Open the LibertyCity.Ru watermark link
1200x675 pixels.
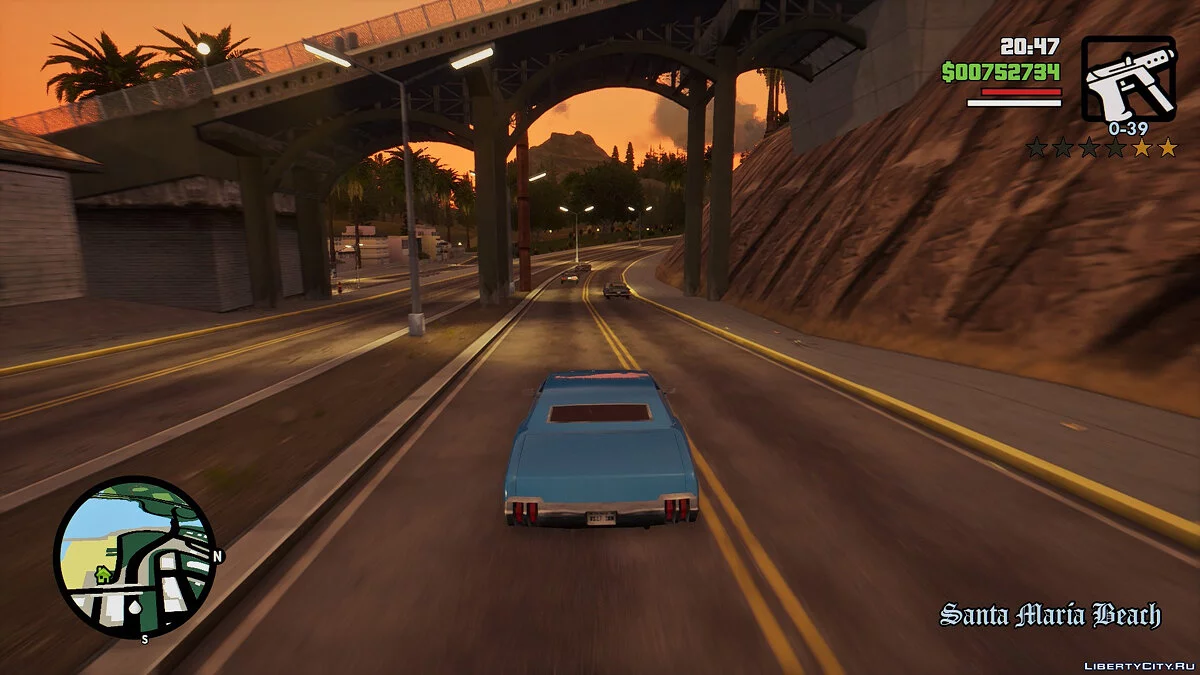click(x=1139, y=660)
